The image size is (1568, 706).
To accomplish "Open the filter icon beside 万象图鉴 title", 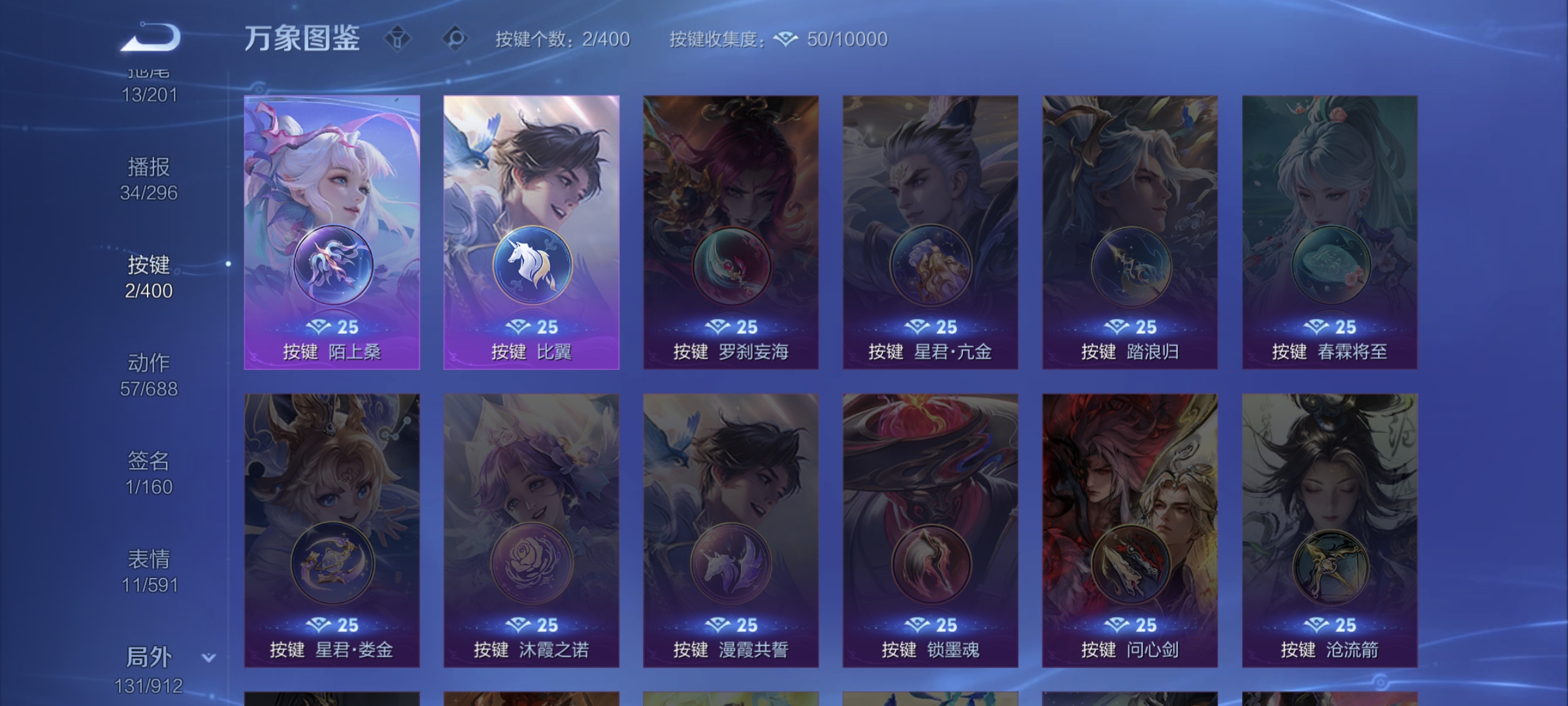I will [x=397, y=38].
